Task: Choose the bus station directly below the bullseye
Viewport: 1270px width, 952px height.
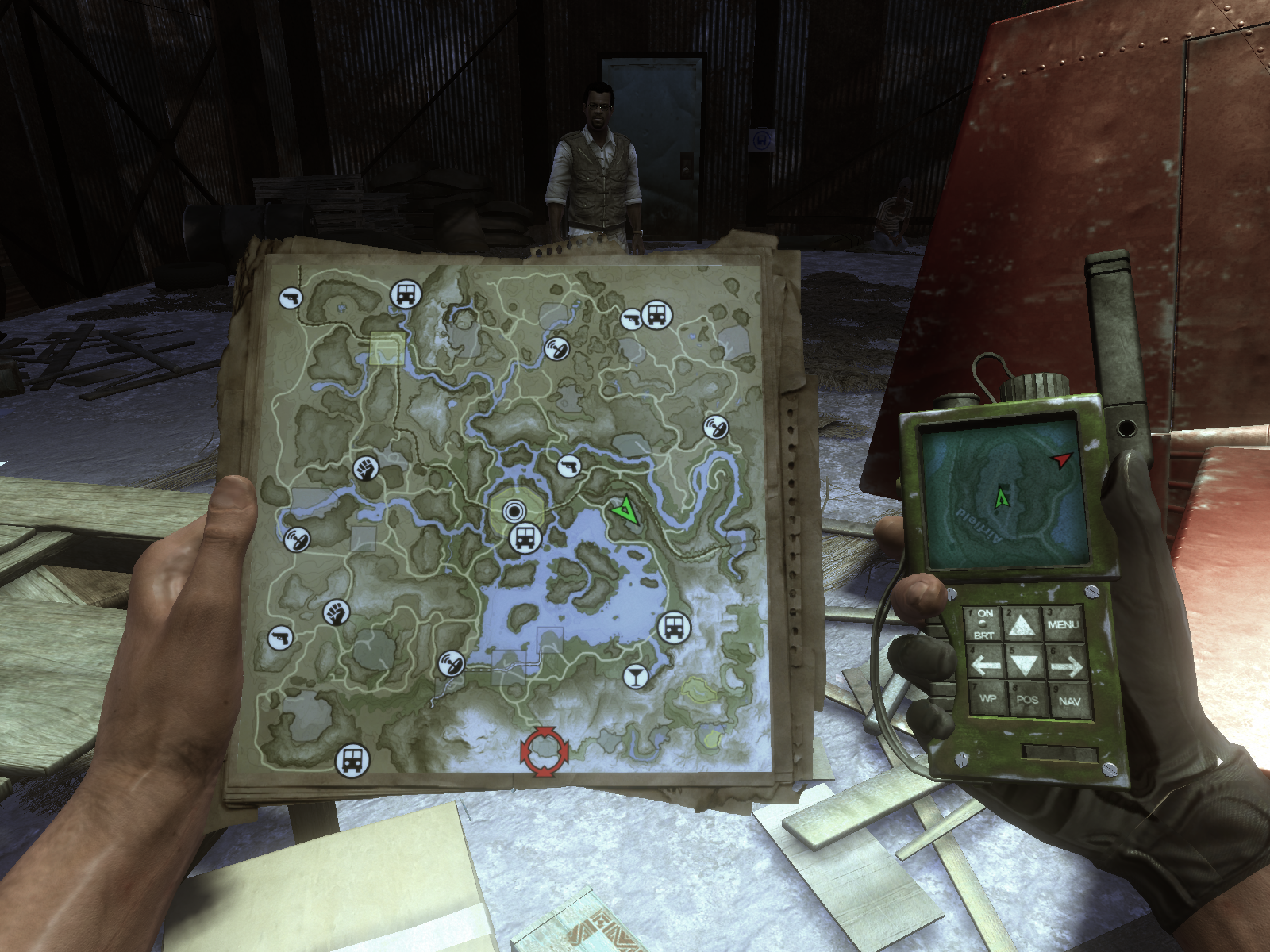Action: point(524,539)
